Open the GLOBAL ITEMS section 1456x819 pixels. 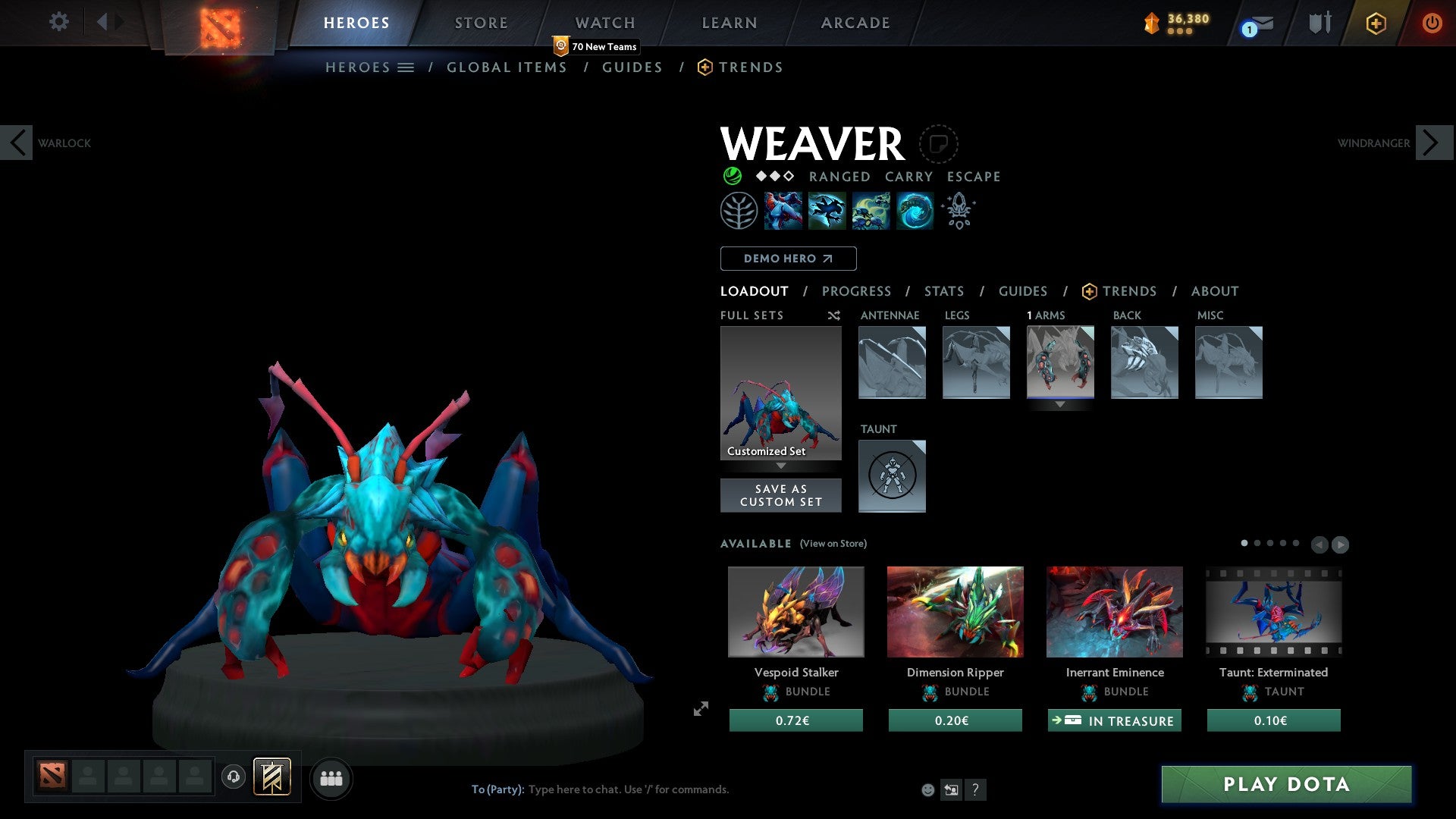click(507, 67)
